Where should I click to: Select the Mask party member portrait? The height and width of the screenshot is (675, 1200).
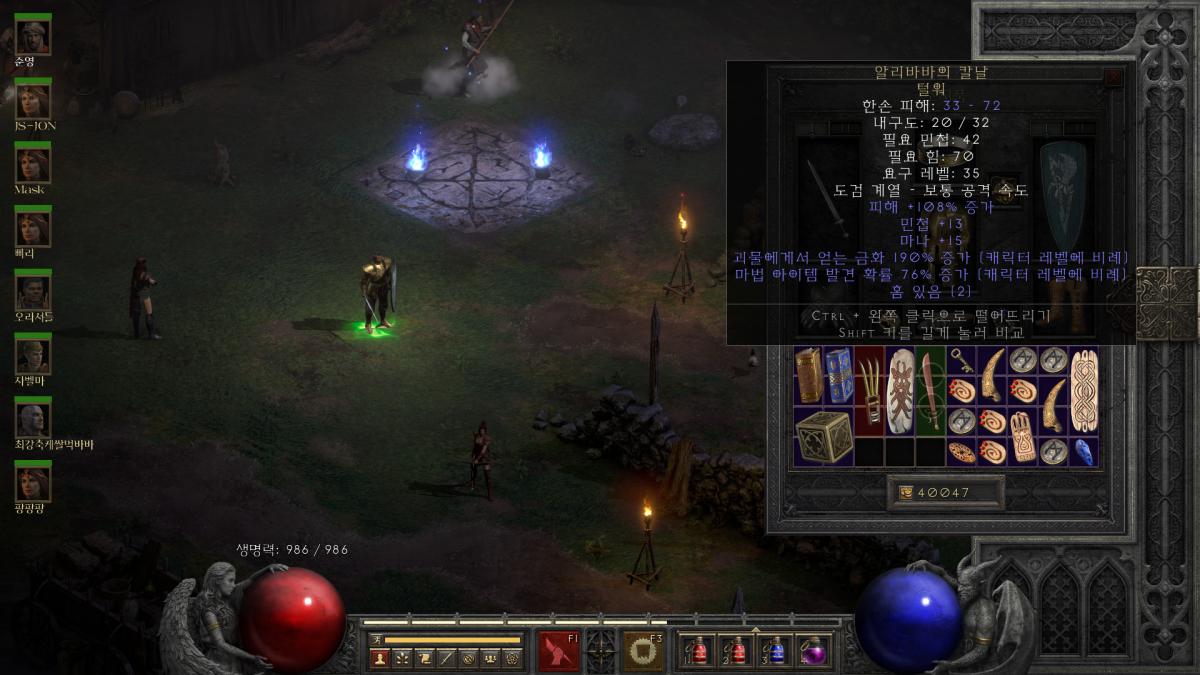click(x=33, y=163)
